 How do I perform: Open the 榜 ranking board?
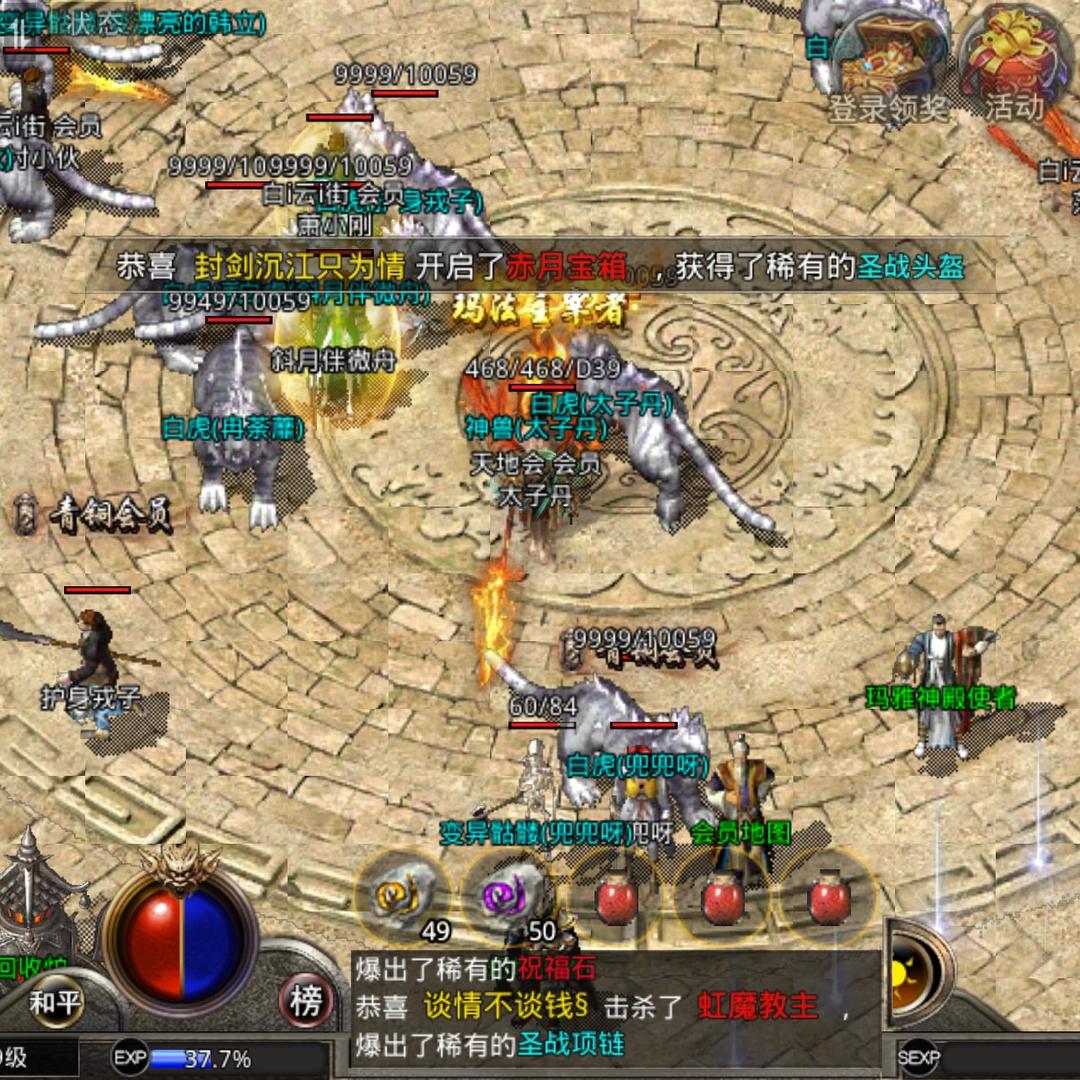point(305,1001)
